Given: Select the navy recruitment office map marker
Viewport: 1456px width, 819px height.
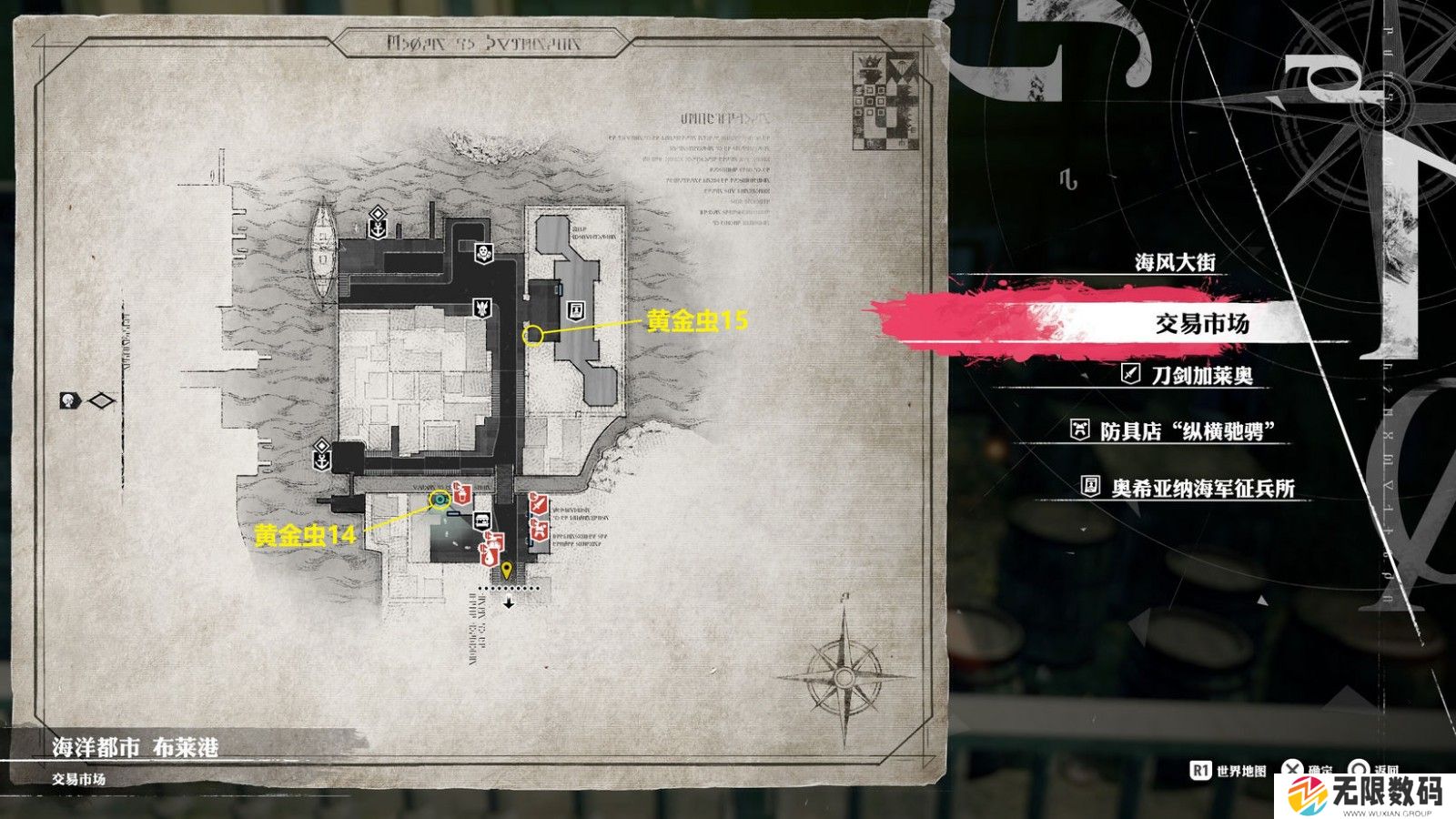Looking at the screenshot, I should coord(575,310).
